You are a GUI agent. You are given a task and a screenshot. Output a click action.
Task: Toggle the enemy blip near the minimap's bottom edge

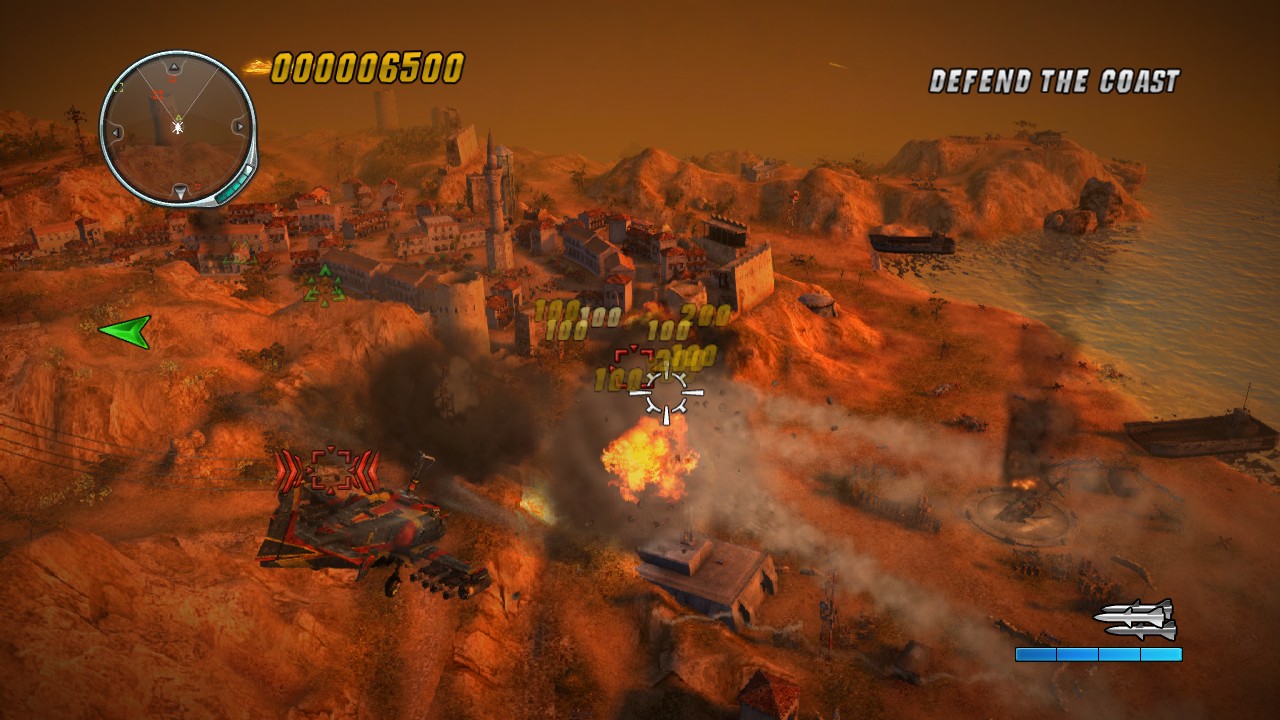198,186
